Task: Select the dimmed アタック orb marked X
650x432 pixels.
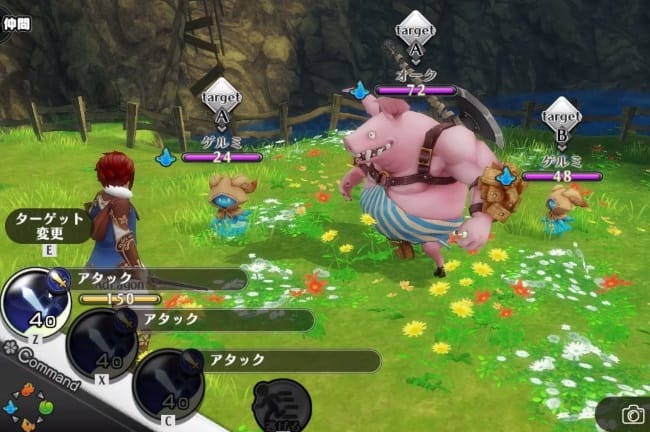Action: (101, 344)
